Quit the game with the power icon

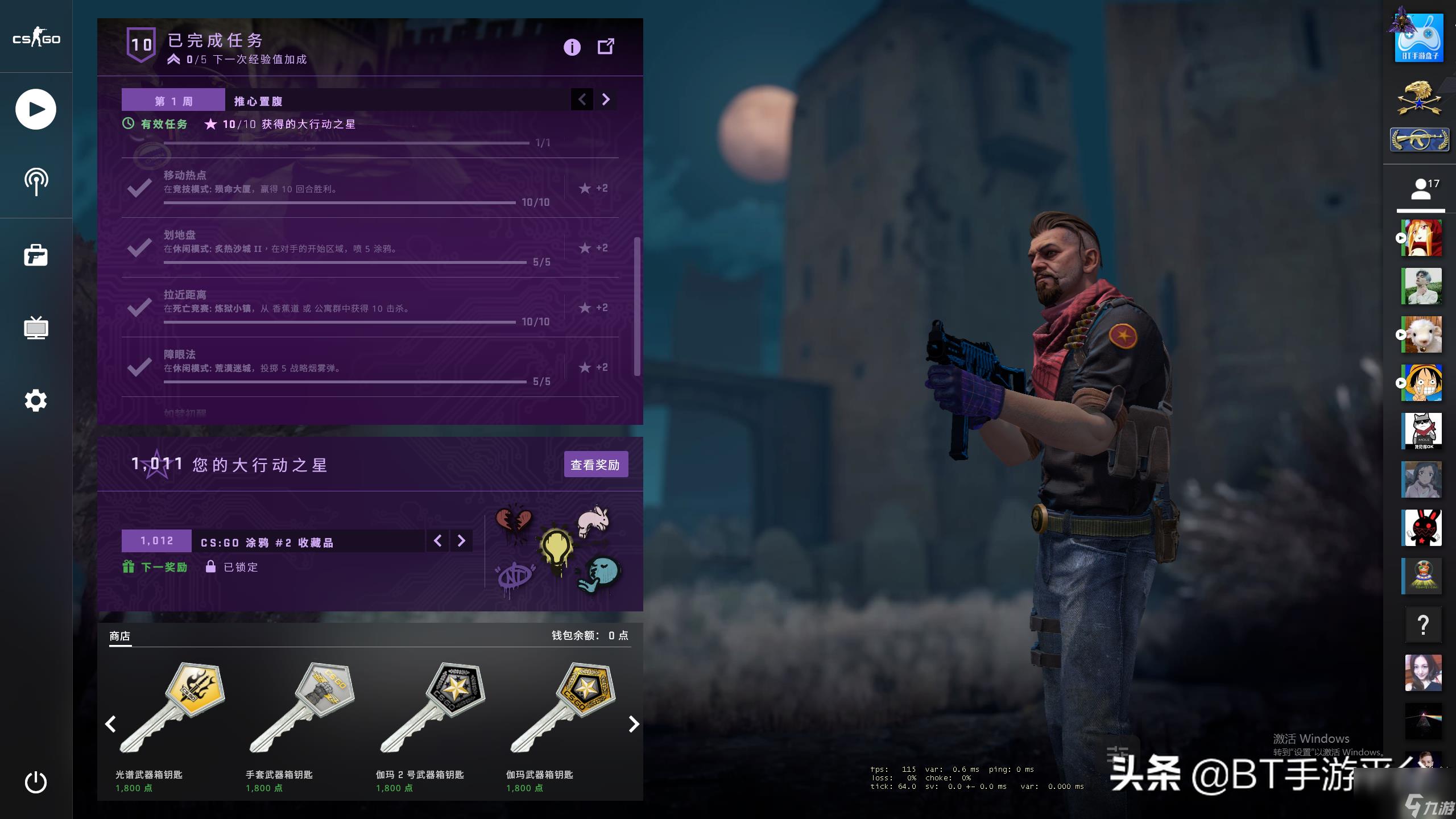[x=36, y=782]
